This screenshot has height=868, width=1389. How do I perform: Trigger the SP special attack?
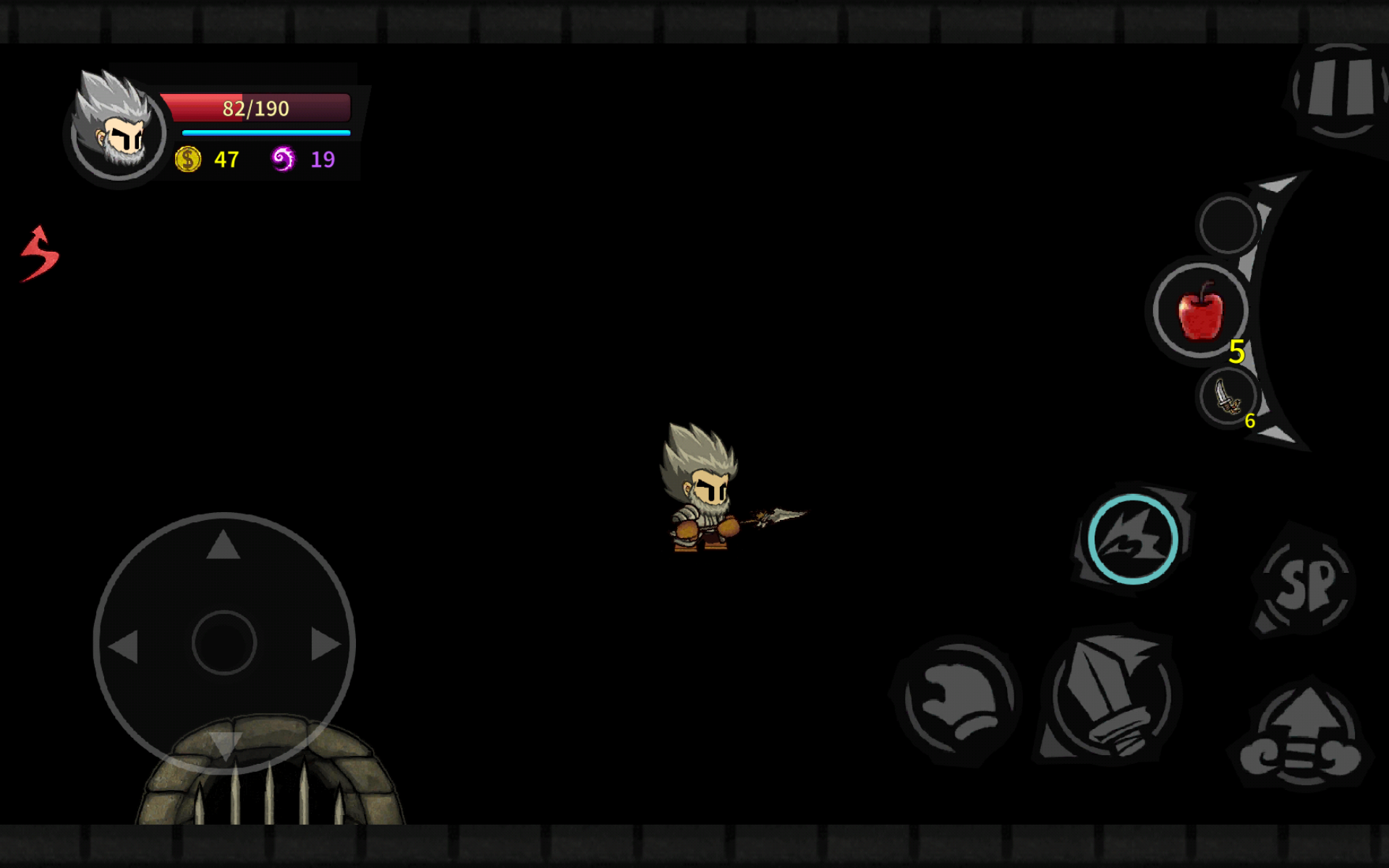pos(1307,583)
